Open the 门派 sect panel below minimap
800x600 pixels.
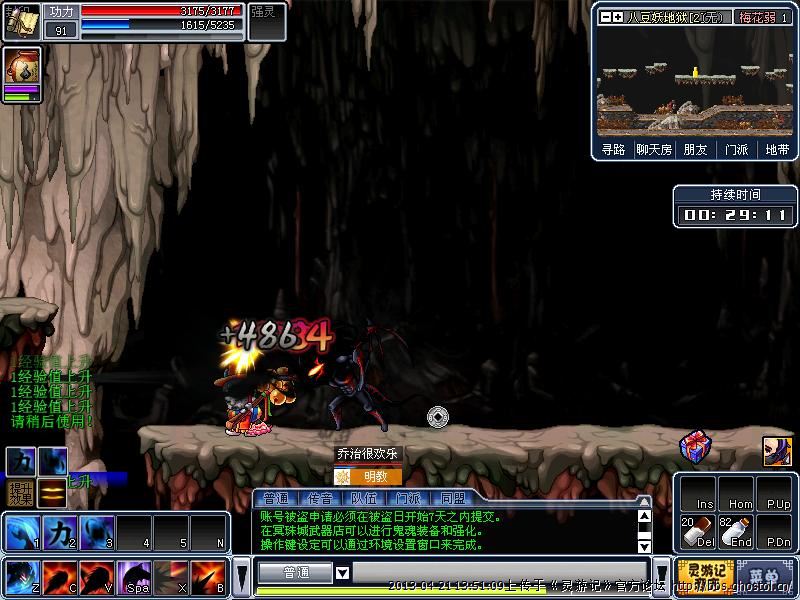pyautogui.click(x=736, y=149)
